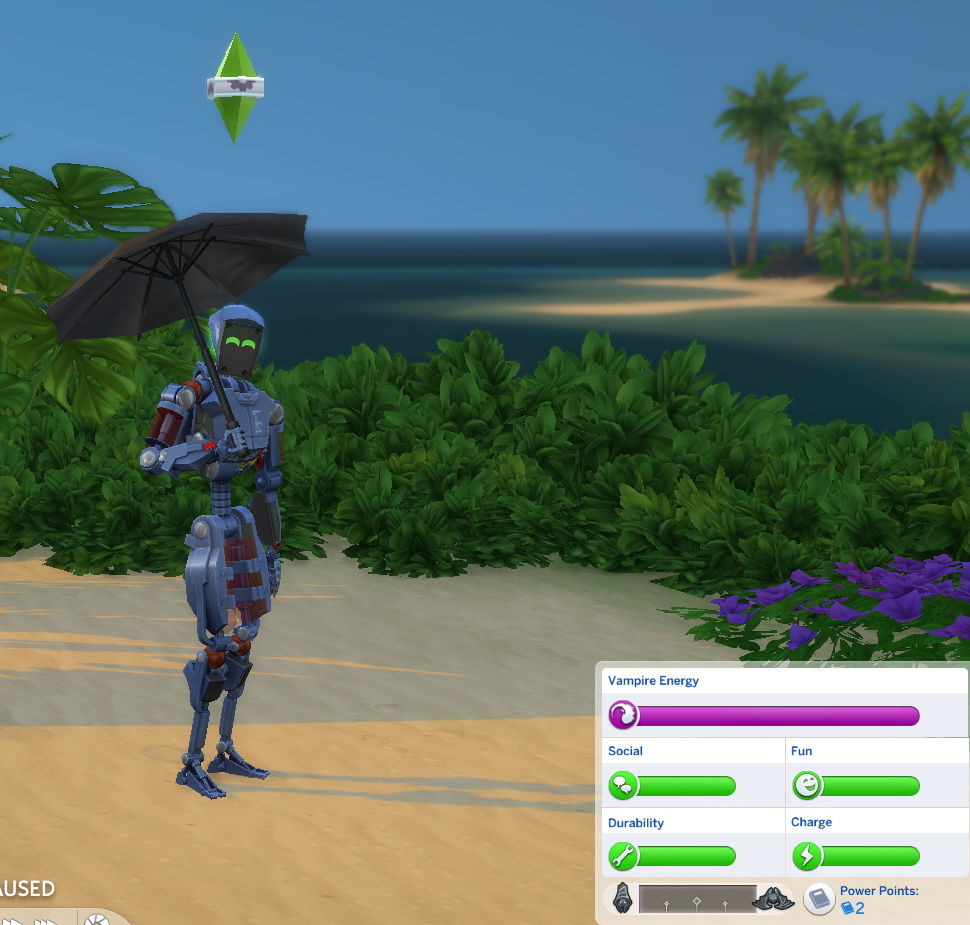Viewport: 970px width, 925px height.
Task: Click the Charge lightning bolt icon
Action: click(x=806, y=856)
